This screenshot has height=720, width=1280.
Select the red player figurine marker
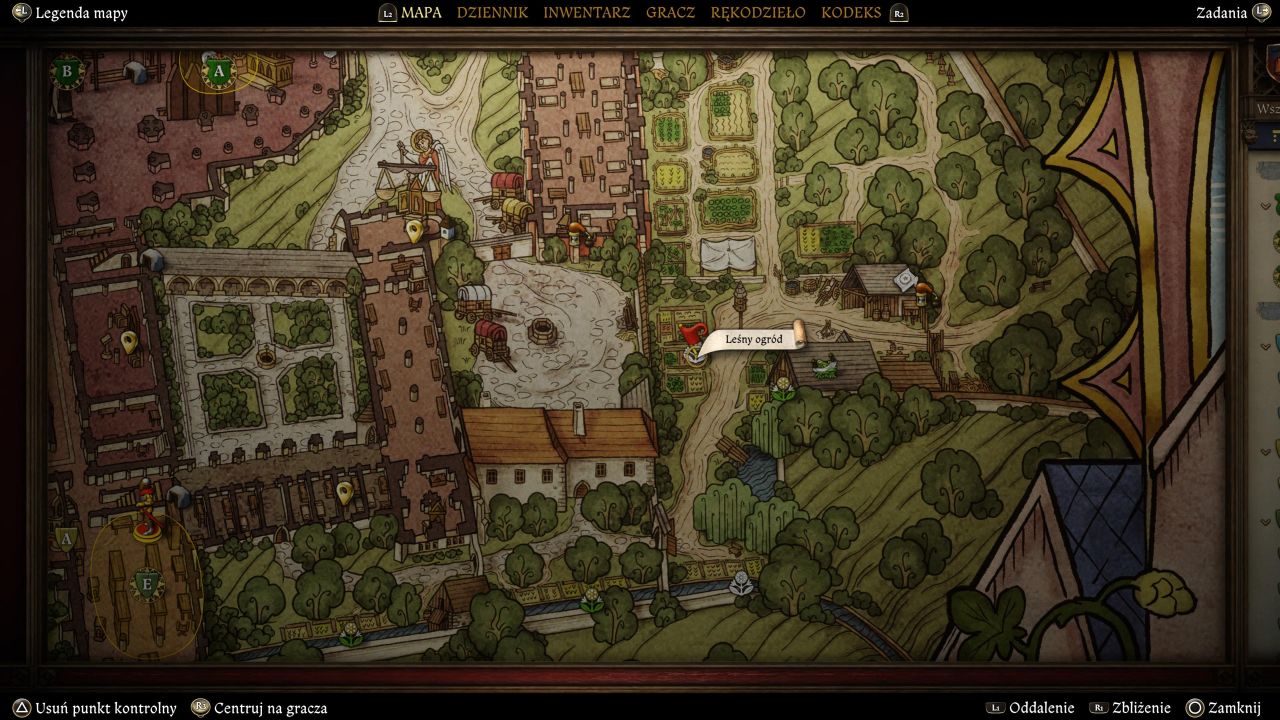148,508
